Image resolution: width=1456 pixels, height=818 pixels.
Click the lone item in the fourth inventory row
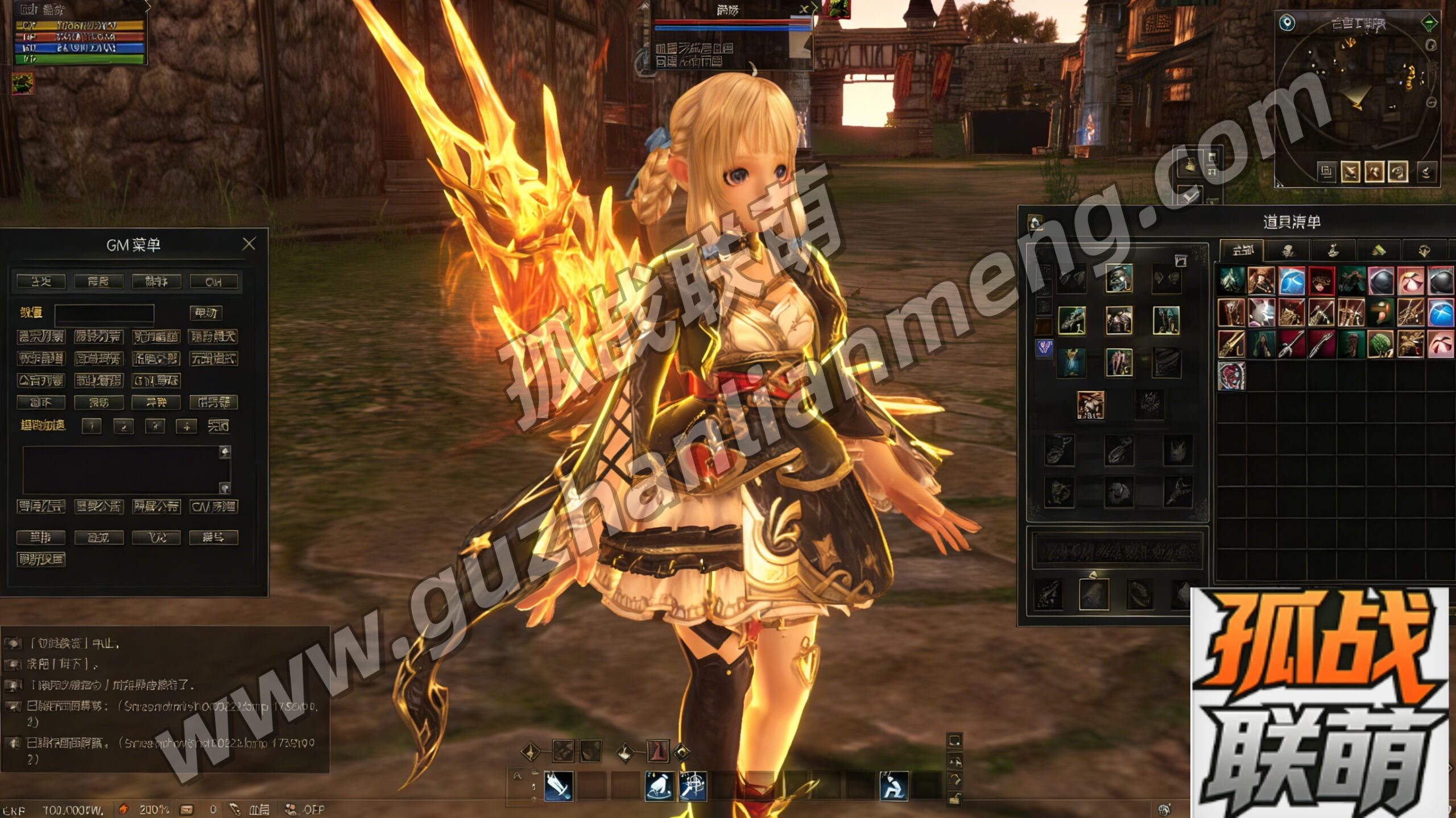(x=1231, y=375)
